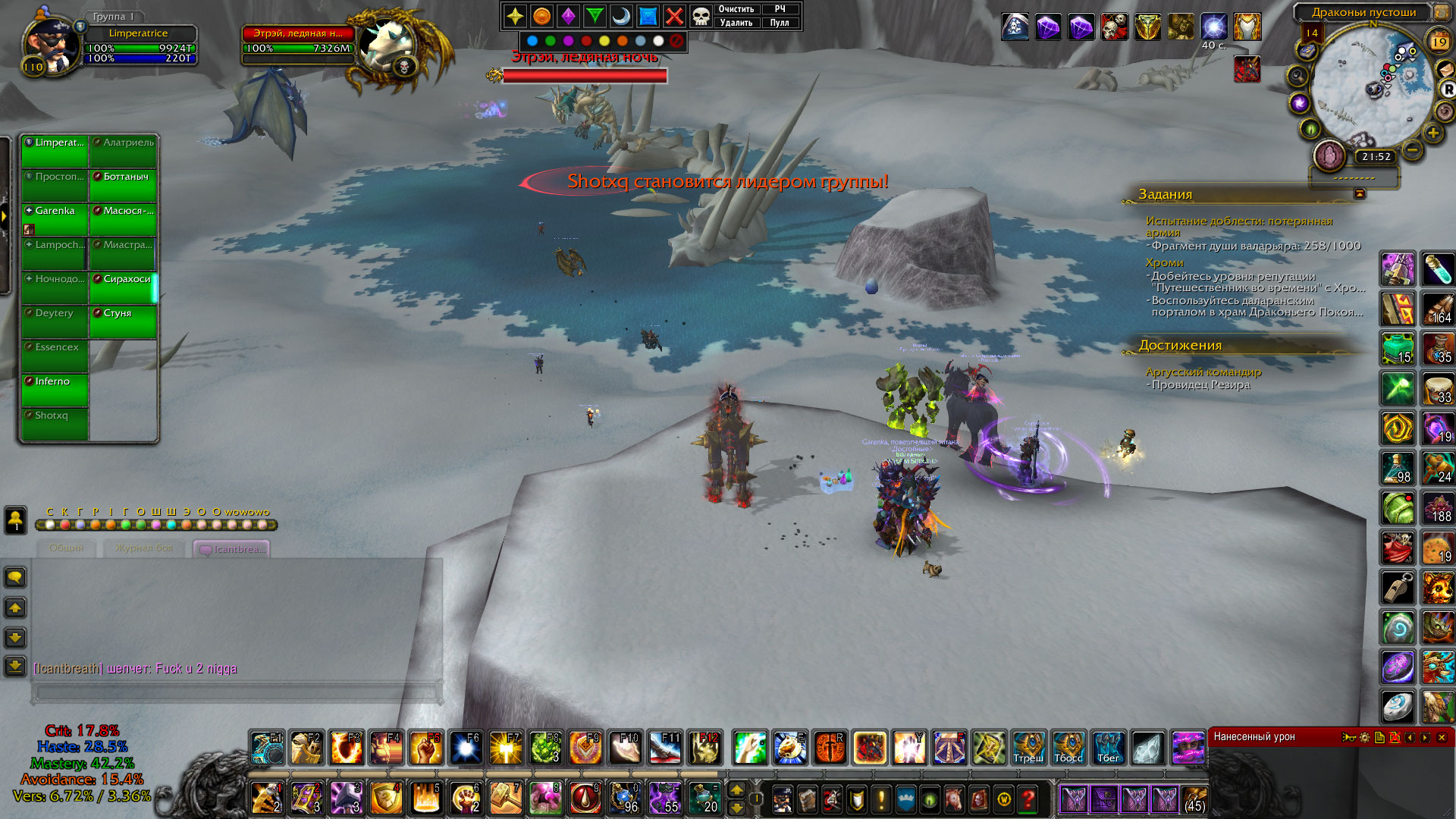Viewport: 1456px width, 819px height.
Task: Start a pull timer with "Пулл"
Action: coord(780,23)
